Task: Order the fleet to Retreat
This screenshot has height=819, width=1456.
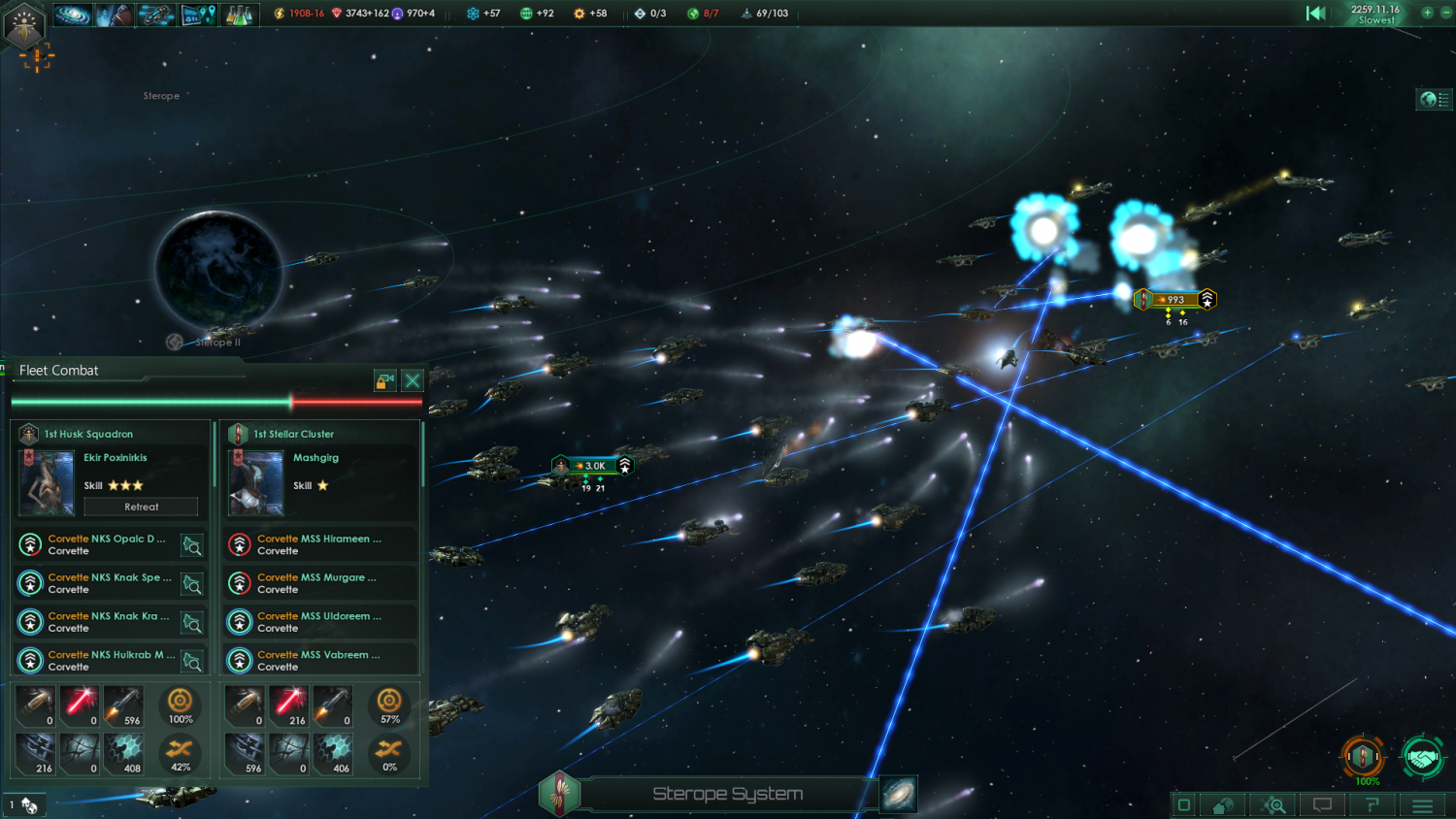Action: tap(140, 506)
